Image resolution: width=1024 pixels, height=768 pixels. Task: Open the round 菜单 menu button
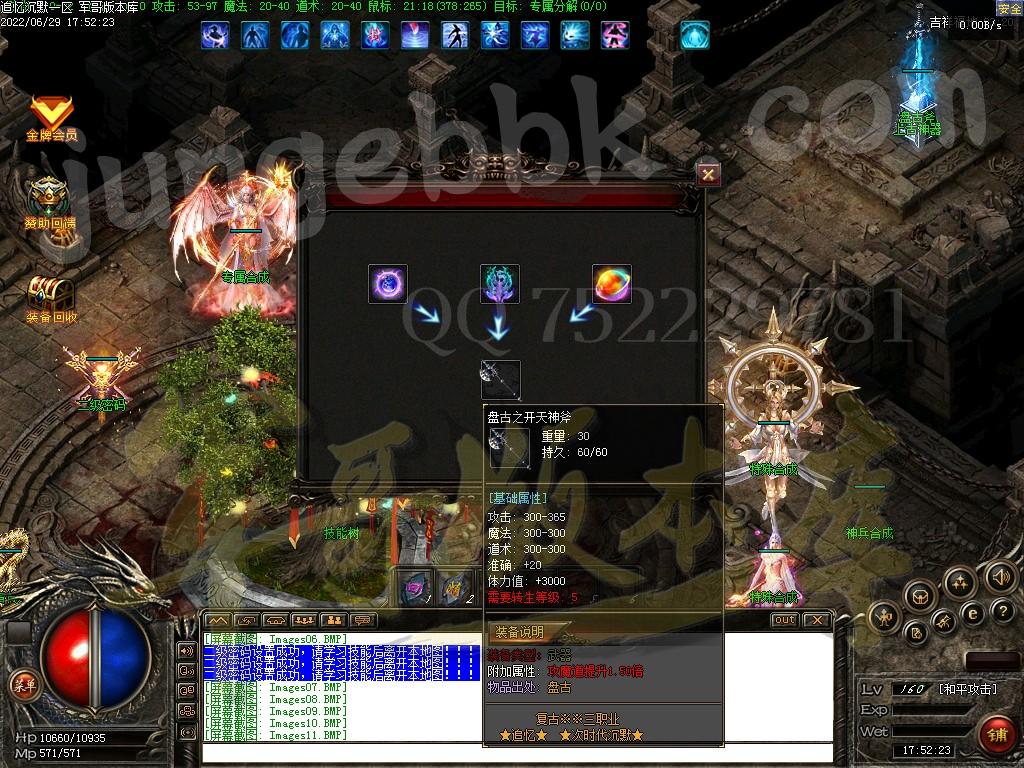click(x=22, y=684)
